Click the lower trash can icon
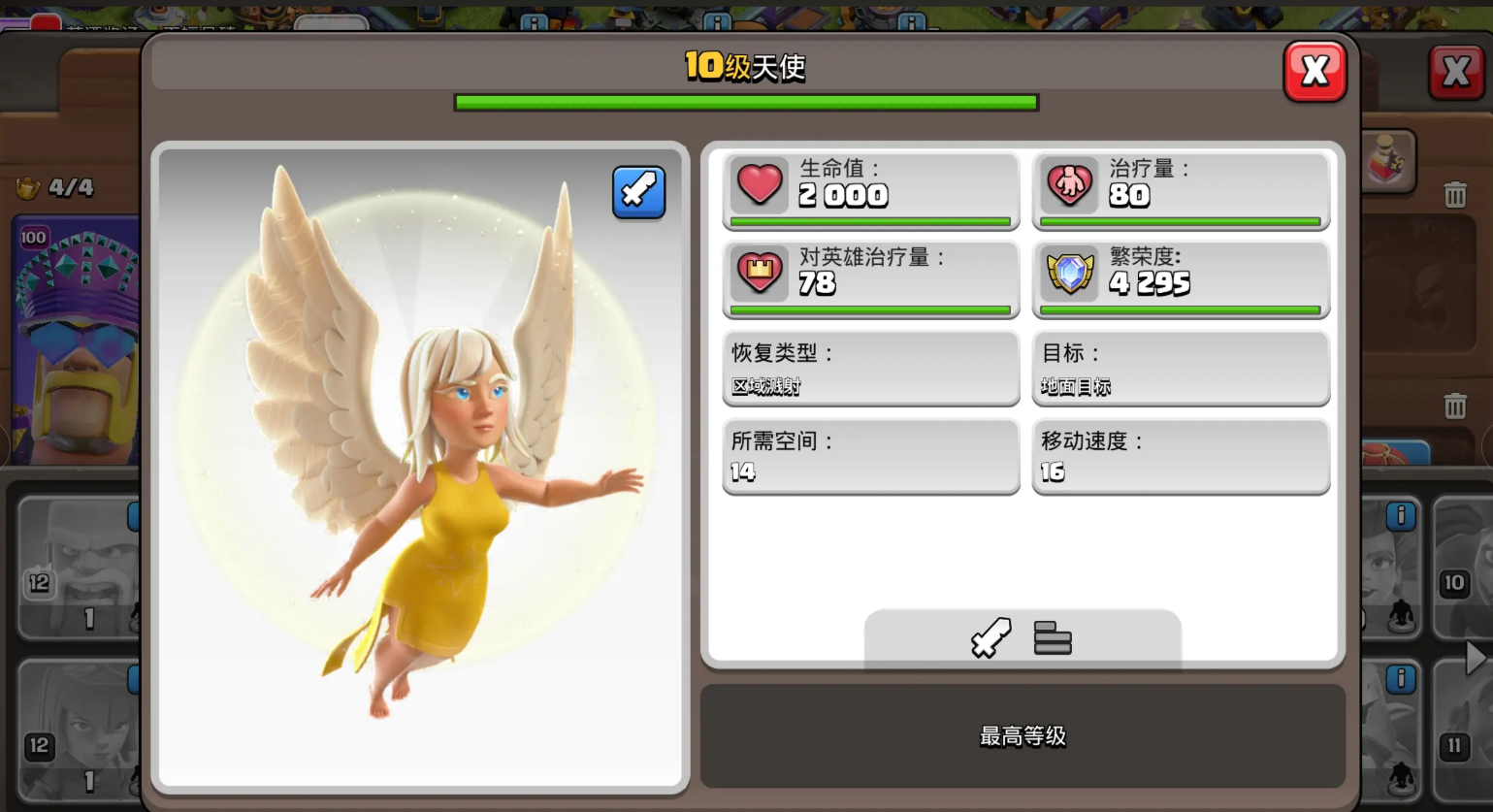Viewport: 1493px width, 812px height. coord(1455,407)
